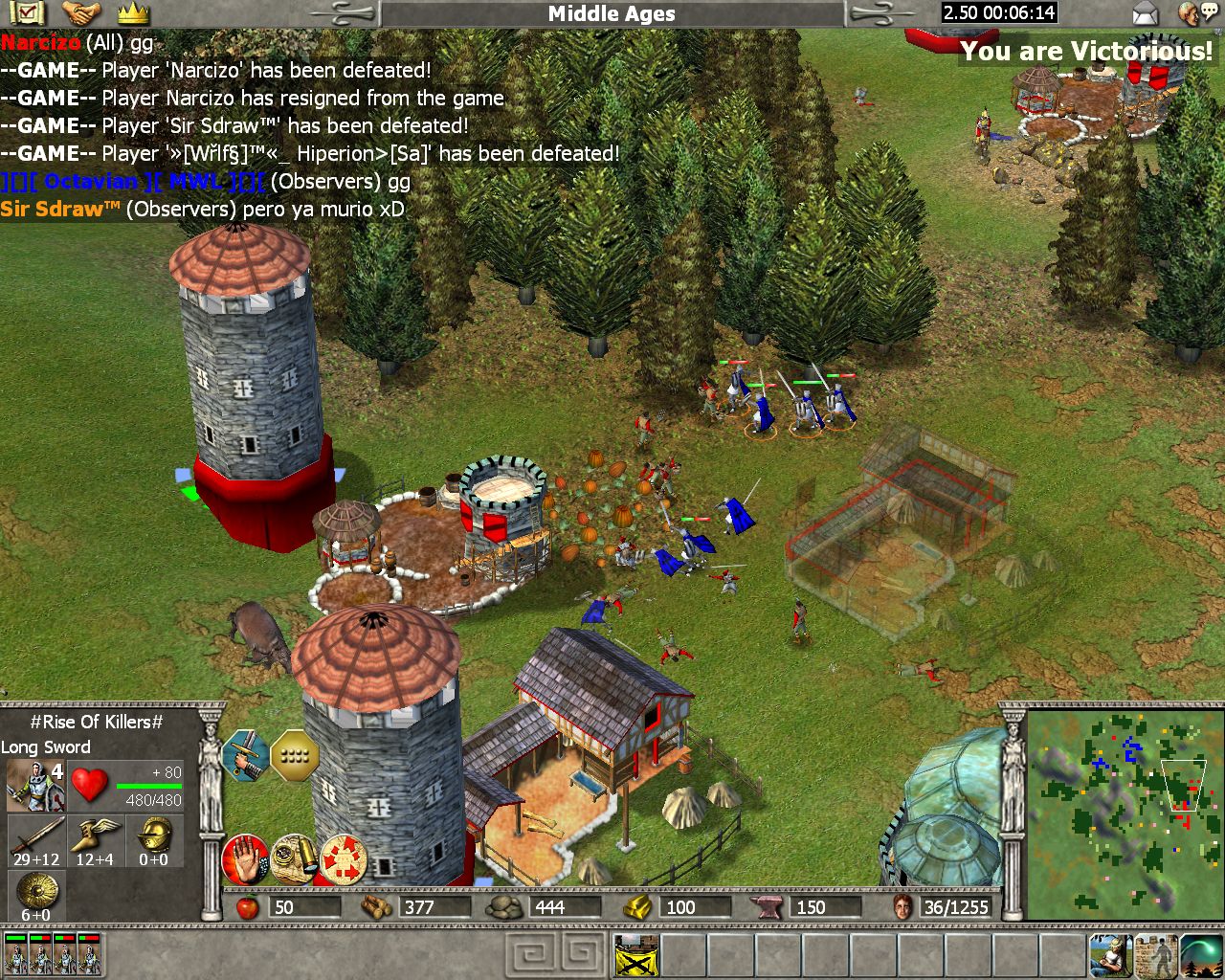Click the golden helmet armor stat
Viewport: 1225px width, 980px height.
(x=153, y=835)
